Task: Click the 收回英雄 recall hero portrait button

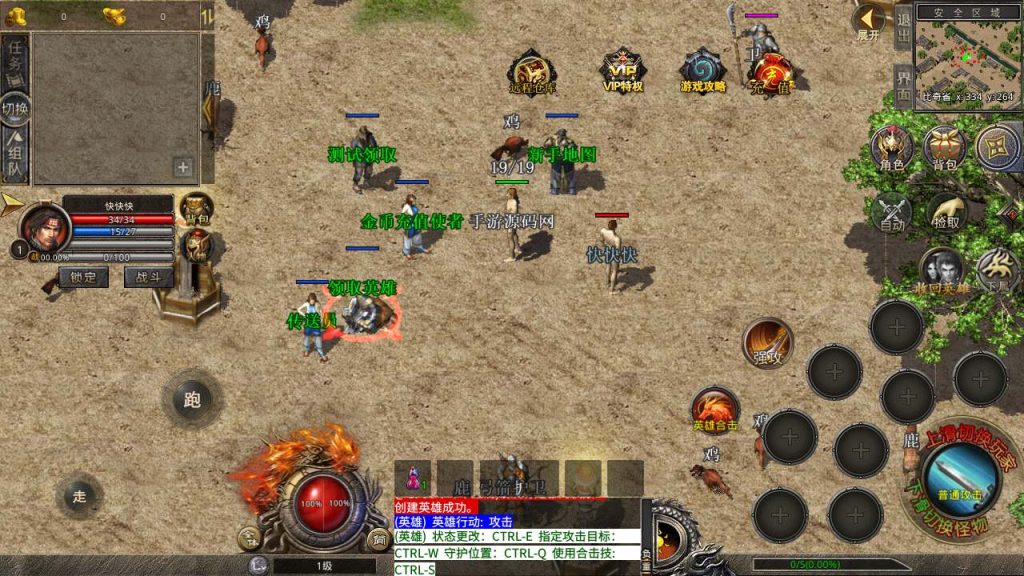Action: click(x=941, y=272)
